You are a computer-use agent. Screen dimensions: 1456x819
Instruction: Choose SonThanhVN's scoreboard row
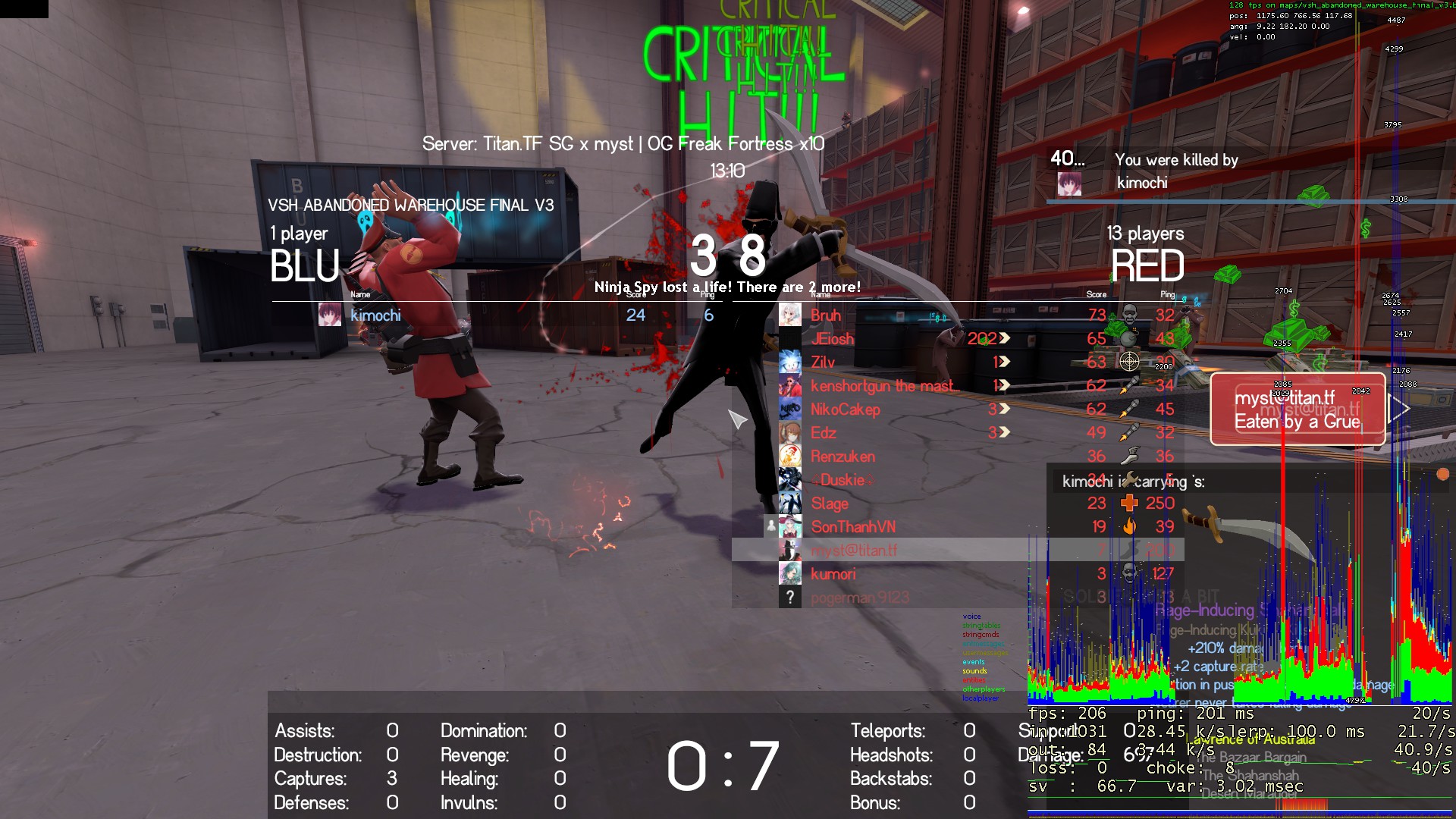(853, 527)
